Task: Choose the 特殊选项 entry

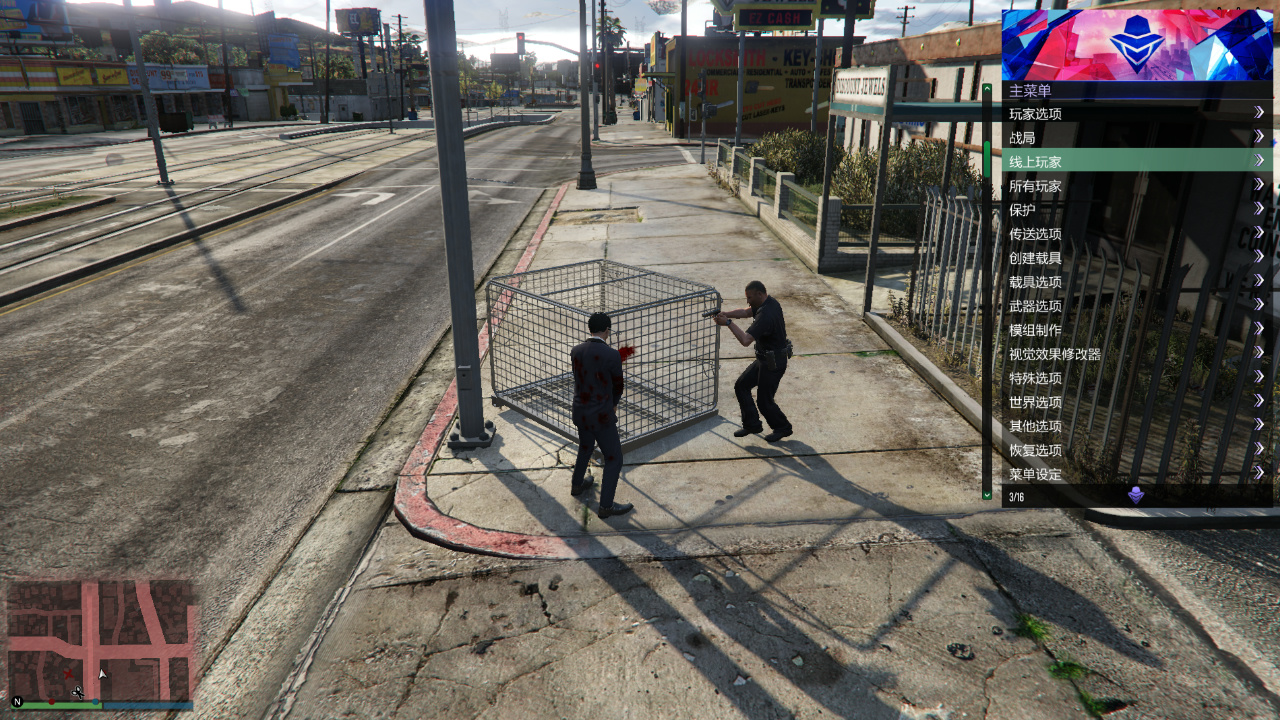Action: [x=1135, y=378]
